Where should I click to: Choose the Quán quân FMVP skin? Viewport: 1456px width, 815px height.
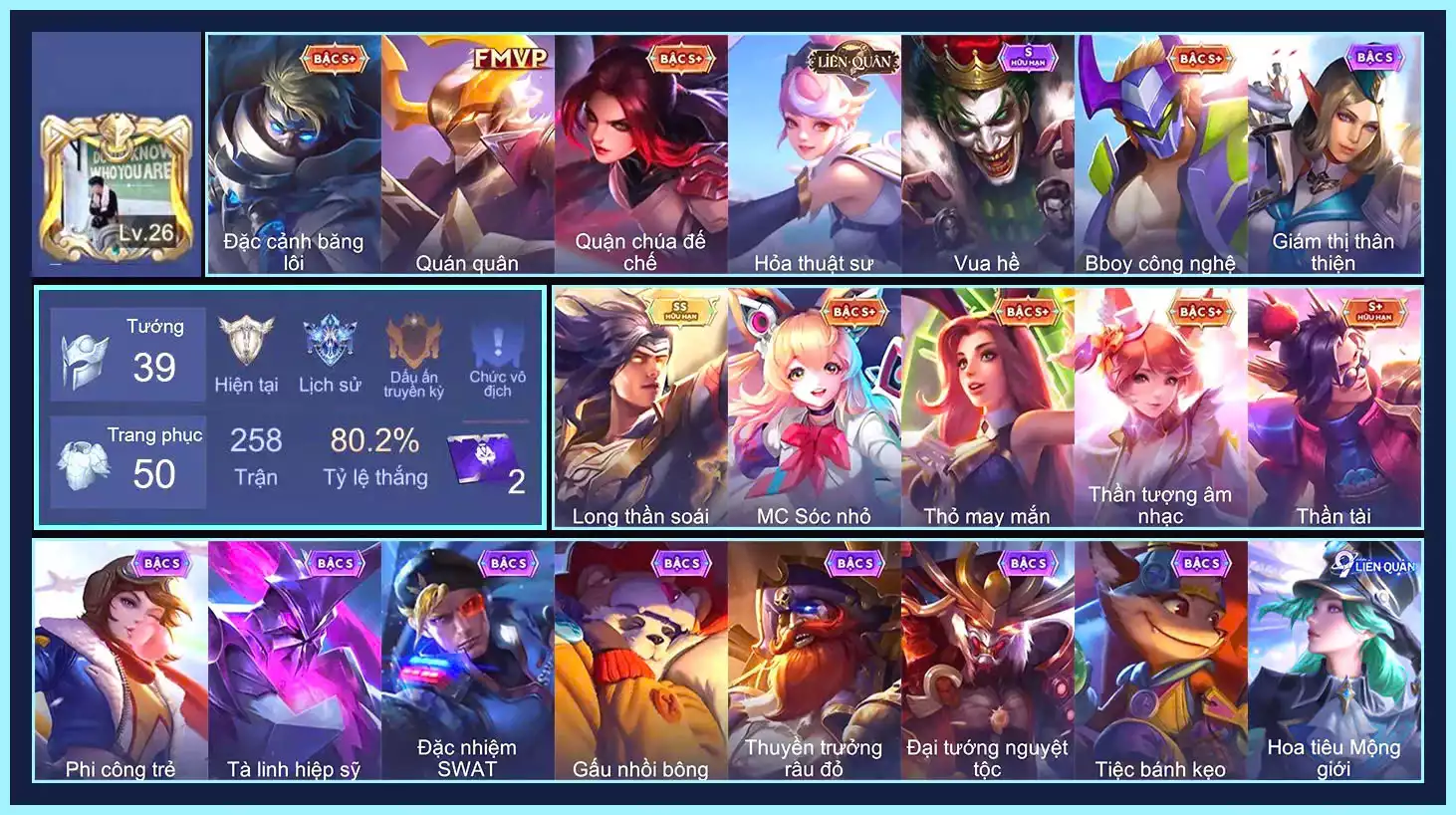point(467,154)
